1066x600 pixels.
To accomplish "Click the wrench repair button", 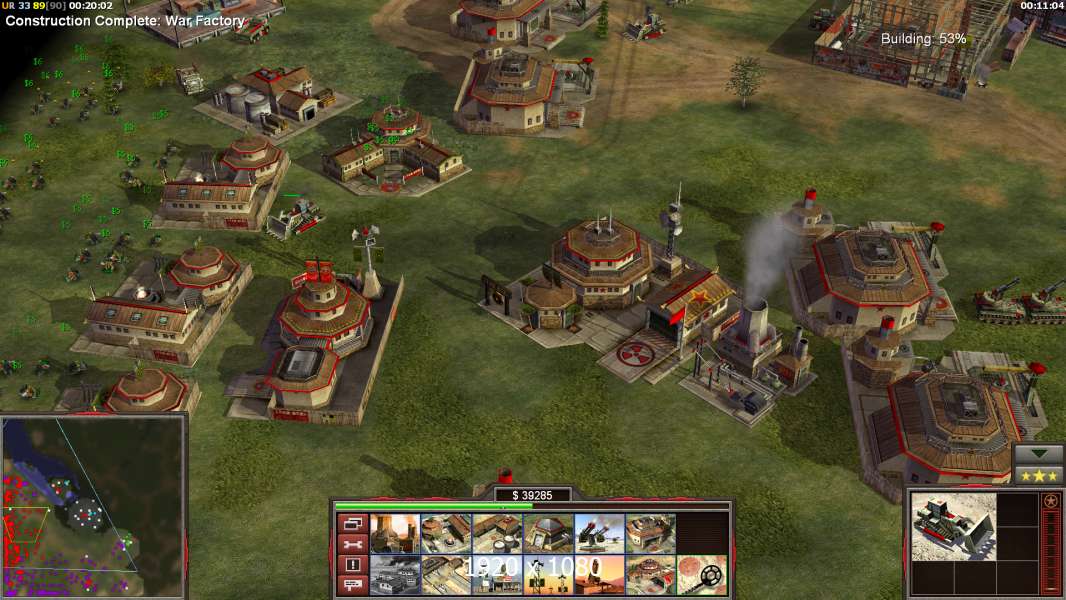I will pos(352,544).
